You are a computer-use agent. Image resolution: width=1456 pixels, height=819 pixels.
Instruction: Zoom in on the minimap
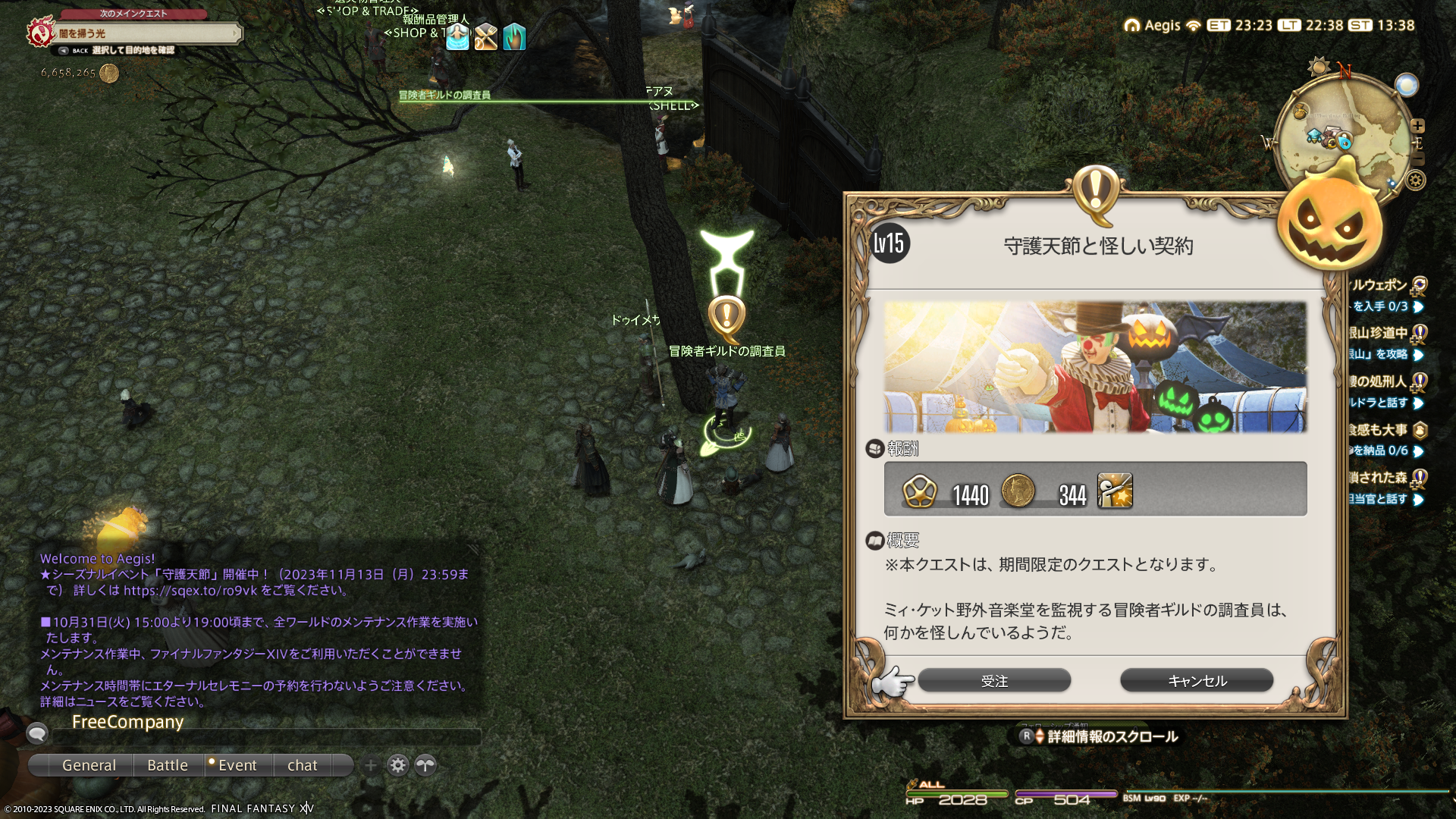pyautogui.click(x=1417, y=126)
